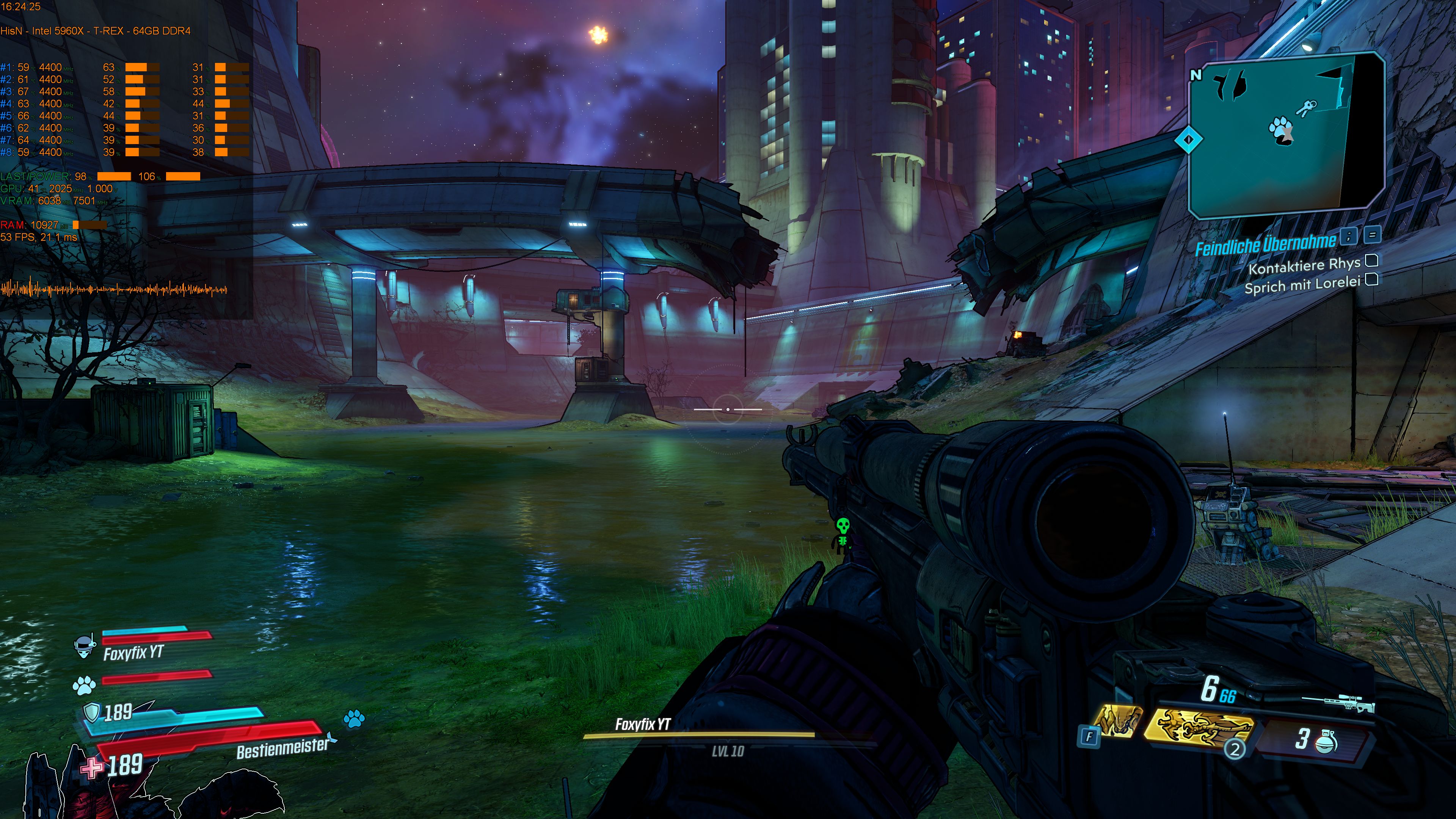
Task: Select the diamond objective marker on minimap edge
Action: [1188, 139]
